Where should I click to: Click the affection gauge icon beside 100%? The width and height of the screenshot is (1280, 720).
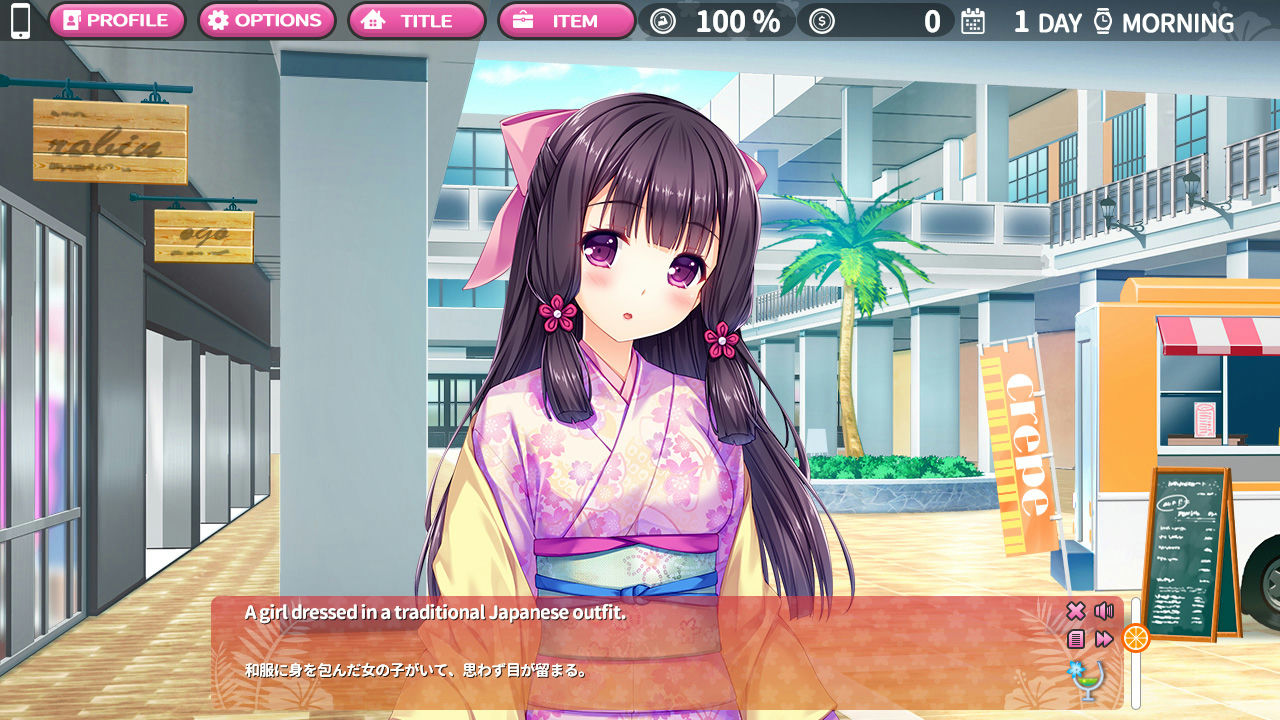[x=662, y=19]
